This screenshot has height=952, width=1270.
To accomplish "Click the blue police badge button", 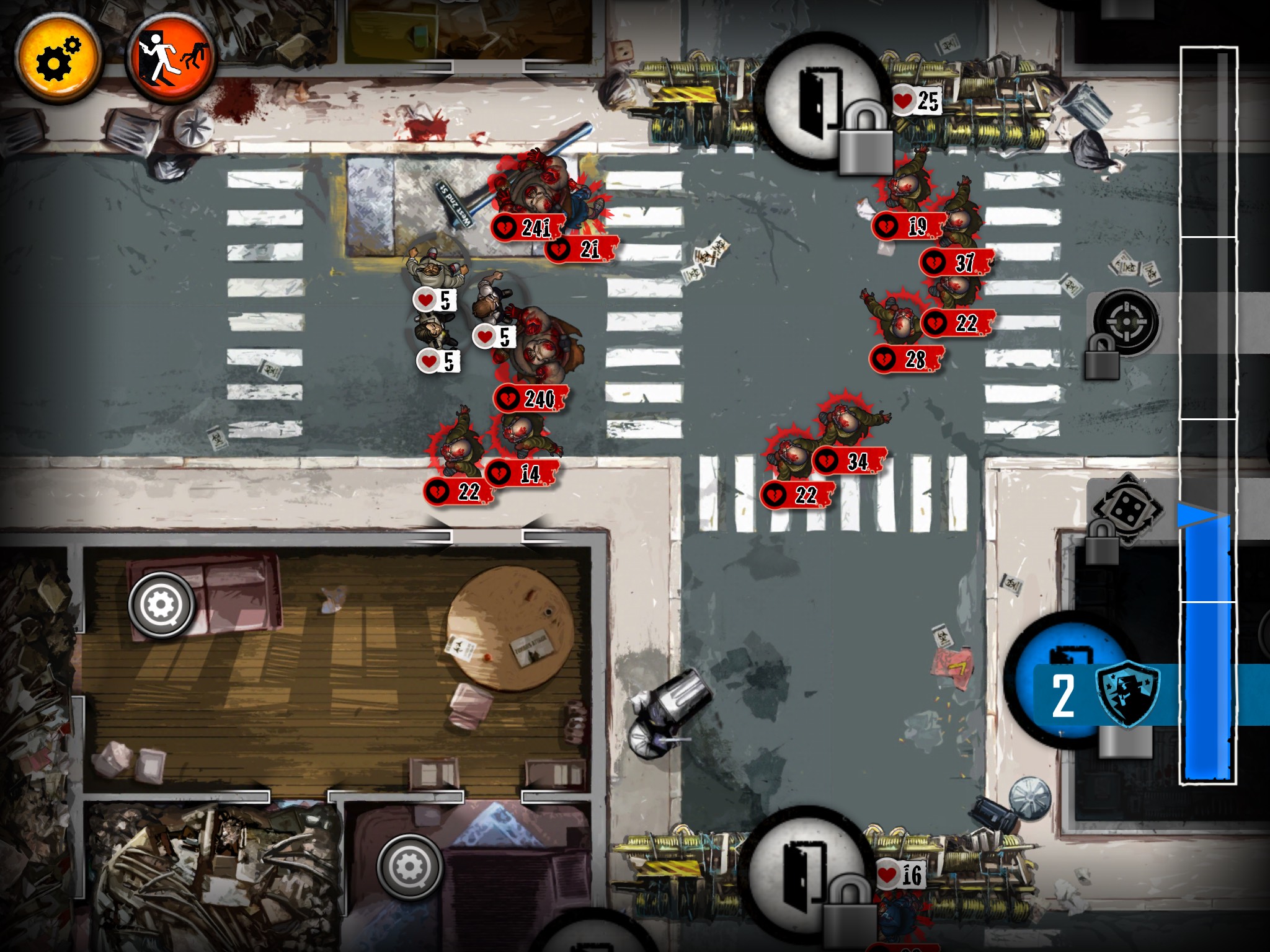I will click(x=1127, y=694).
